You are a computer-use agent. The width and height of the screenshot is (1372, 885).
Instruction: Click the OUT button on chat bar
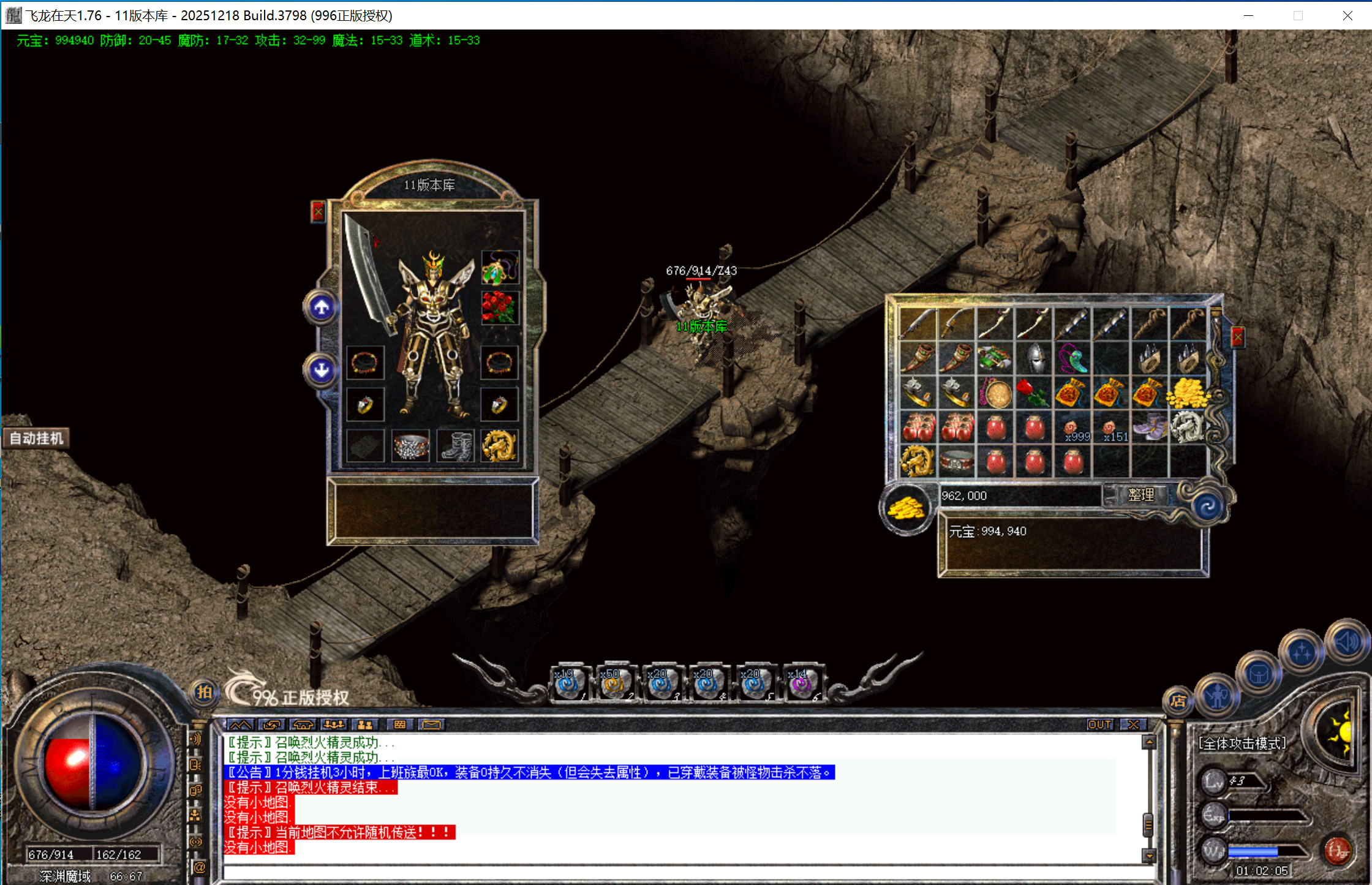1099,725
